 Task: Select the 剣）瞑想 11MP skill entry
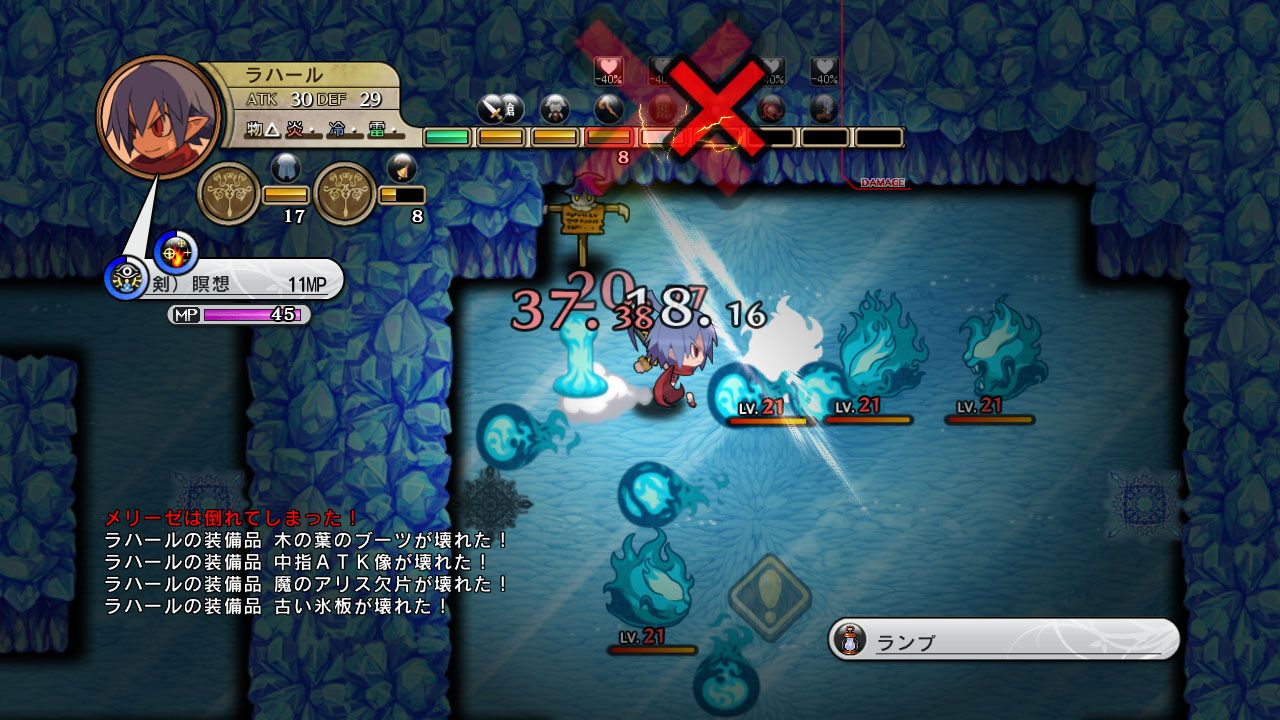[x=240, y=281]
